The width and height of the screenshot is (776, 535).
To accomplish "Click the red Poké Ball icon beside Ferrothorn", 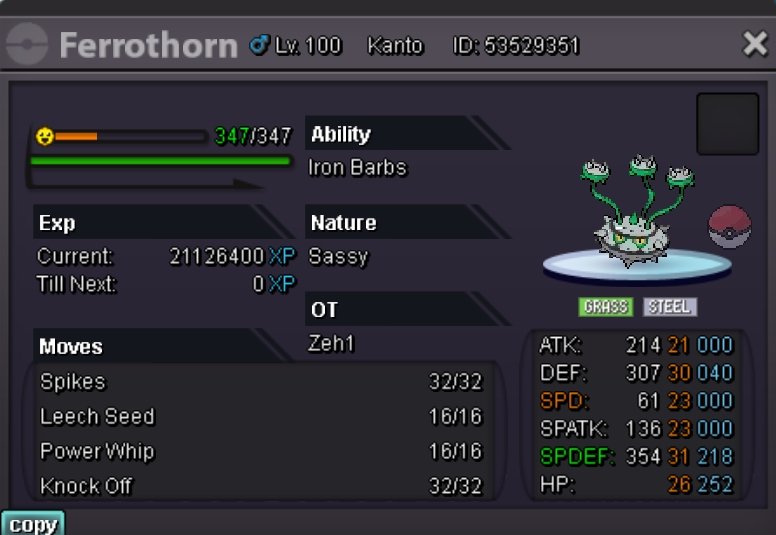I will tap(728, 228).
